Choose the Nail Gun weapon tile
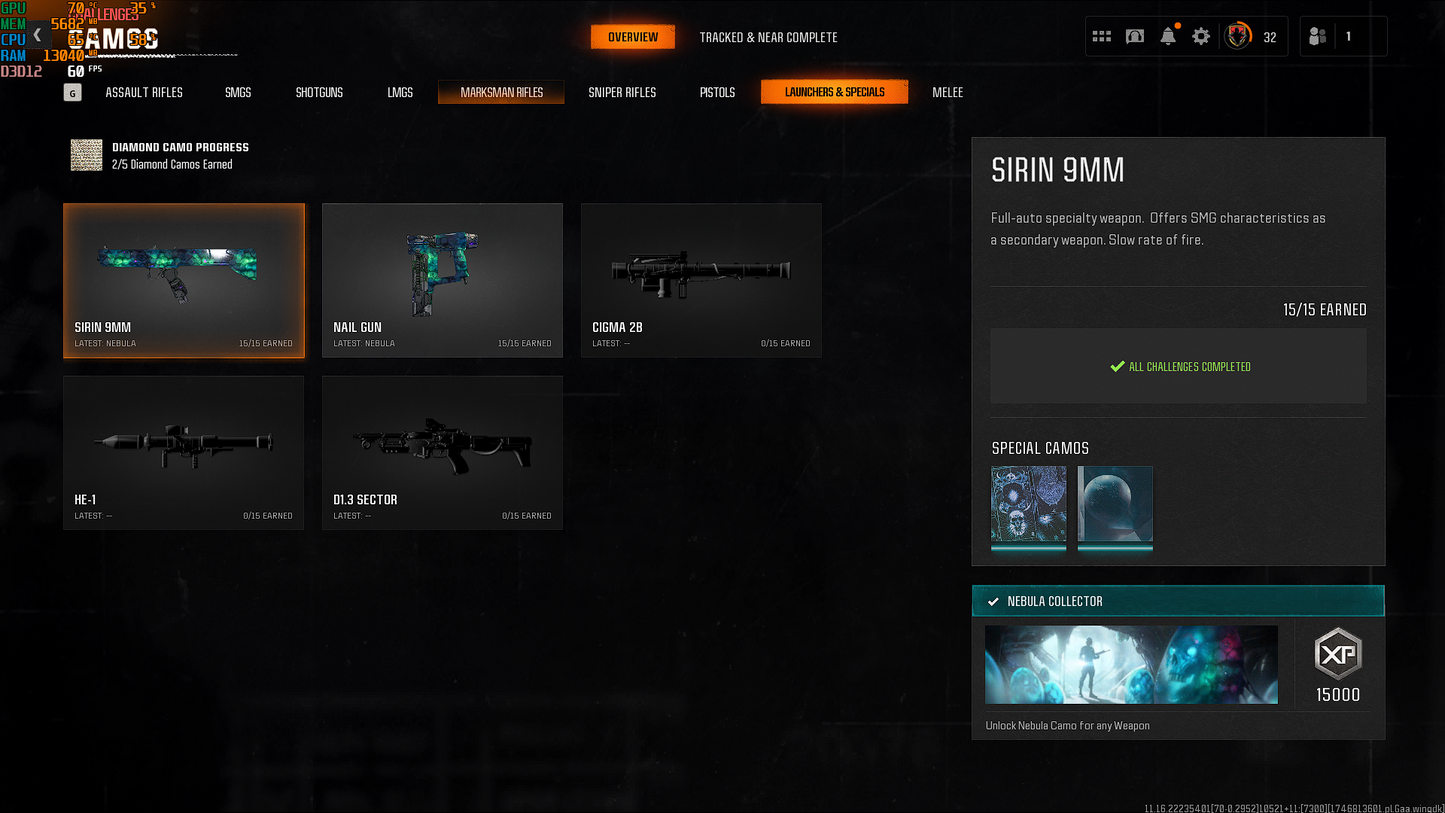This screenshot has height=813, width=1445. click(442, 280)
